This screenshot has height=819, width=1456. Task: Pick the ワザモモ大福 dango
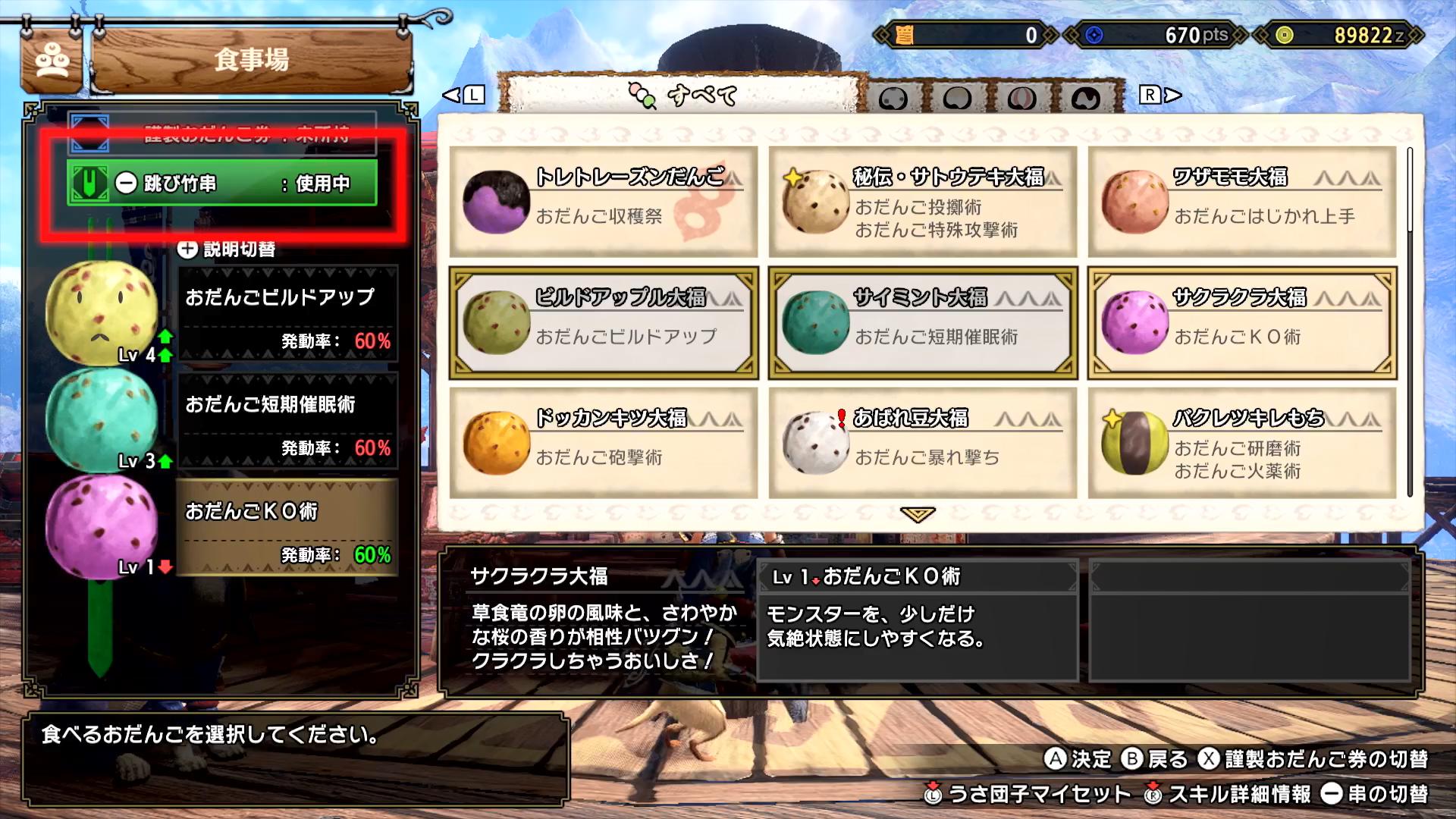click(x=1241, y=201)
